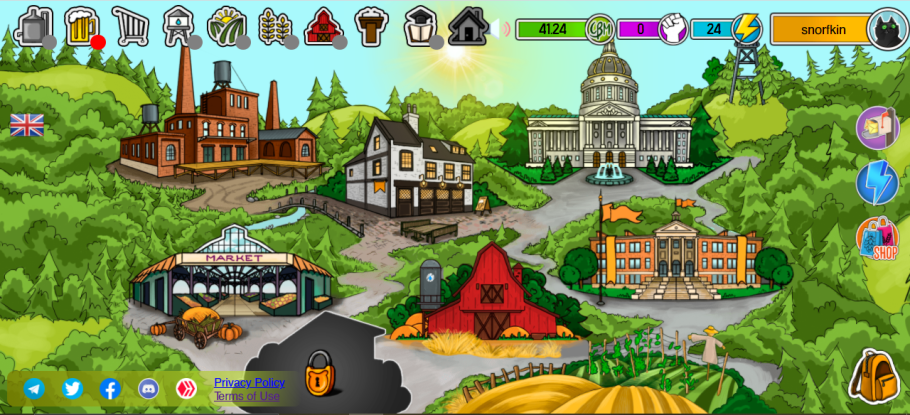Open the Discord social link
The height and width of the screenshot is (415, 910).
pos(148,389)
